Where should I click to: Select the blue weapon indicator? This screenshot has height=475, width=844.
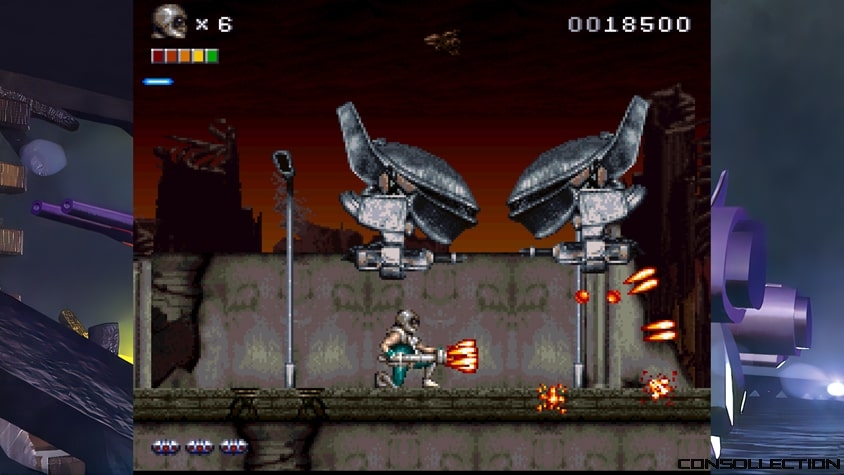pos(158,81)
